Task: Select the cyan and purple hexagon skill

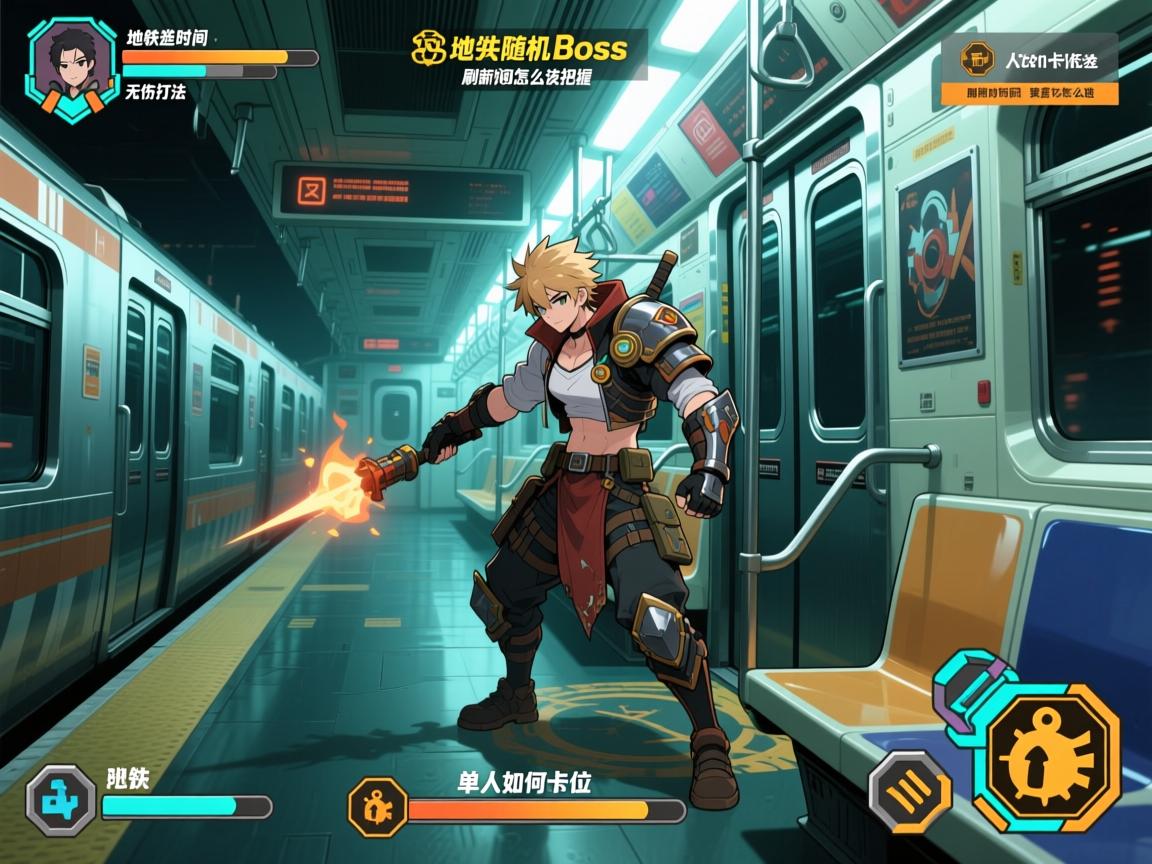Action: click(971, 692)
